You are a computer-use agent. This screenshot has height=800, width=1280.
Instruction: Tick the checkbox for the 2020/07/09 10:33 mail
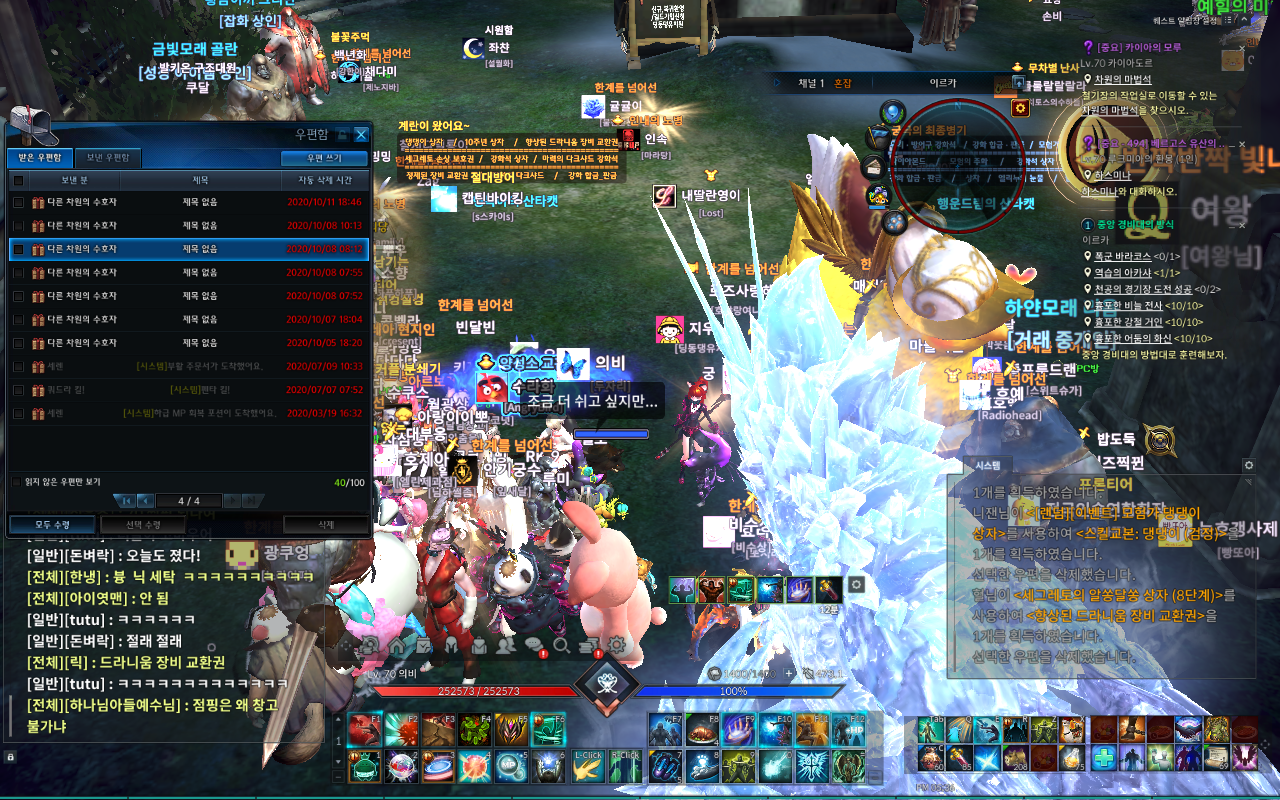coord(18,366)
